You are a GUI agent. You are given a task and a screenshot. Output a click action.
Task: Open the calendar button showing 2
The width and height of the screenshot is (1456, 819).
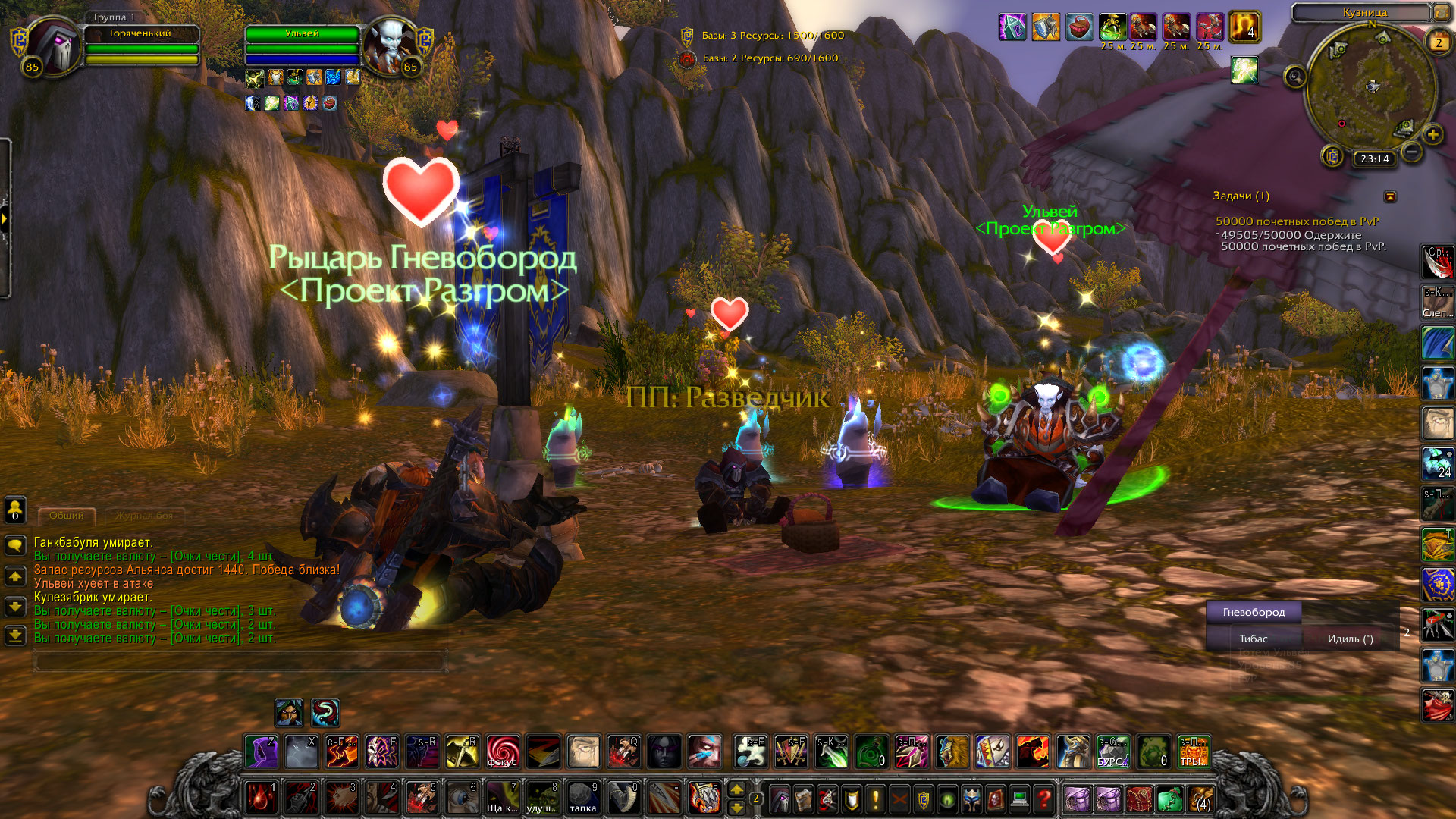tap(1438, 42)
